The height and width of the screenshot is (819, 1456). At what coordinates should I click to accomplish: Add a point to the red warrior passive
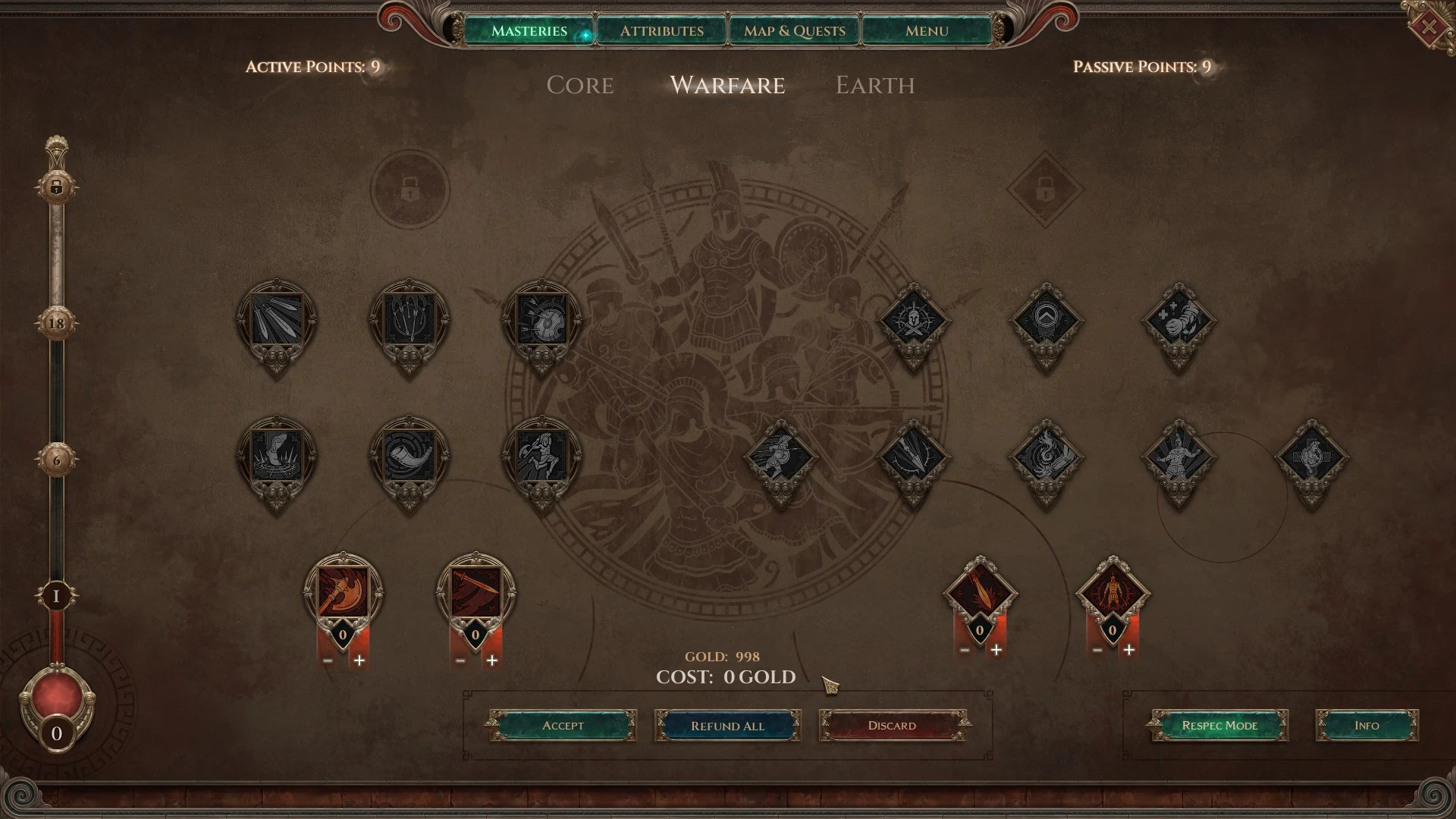coord(1129,650)
